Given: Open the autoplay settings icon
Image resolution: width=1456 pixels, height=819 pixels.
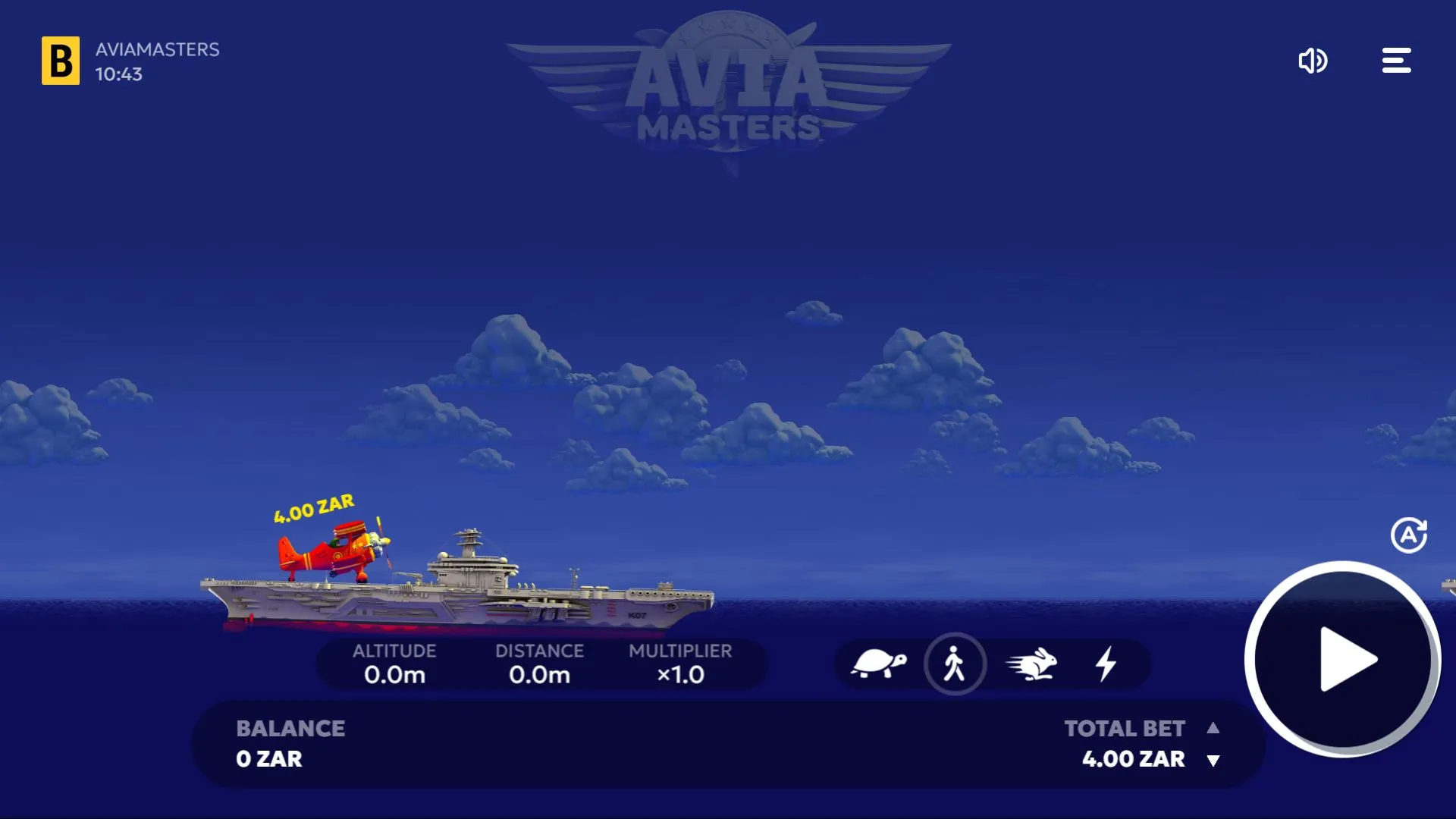Looking at the screenshot, I should click(x=1409, y=535).
